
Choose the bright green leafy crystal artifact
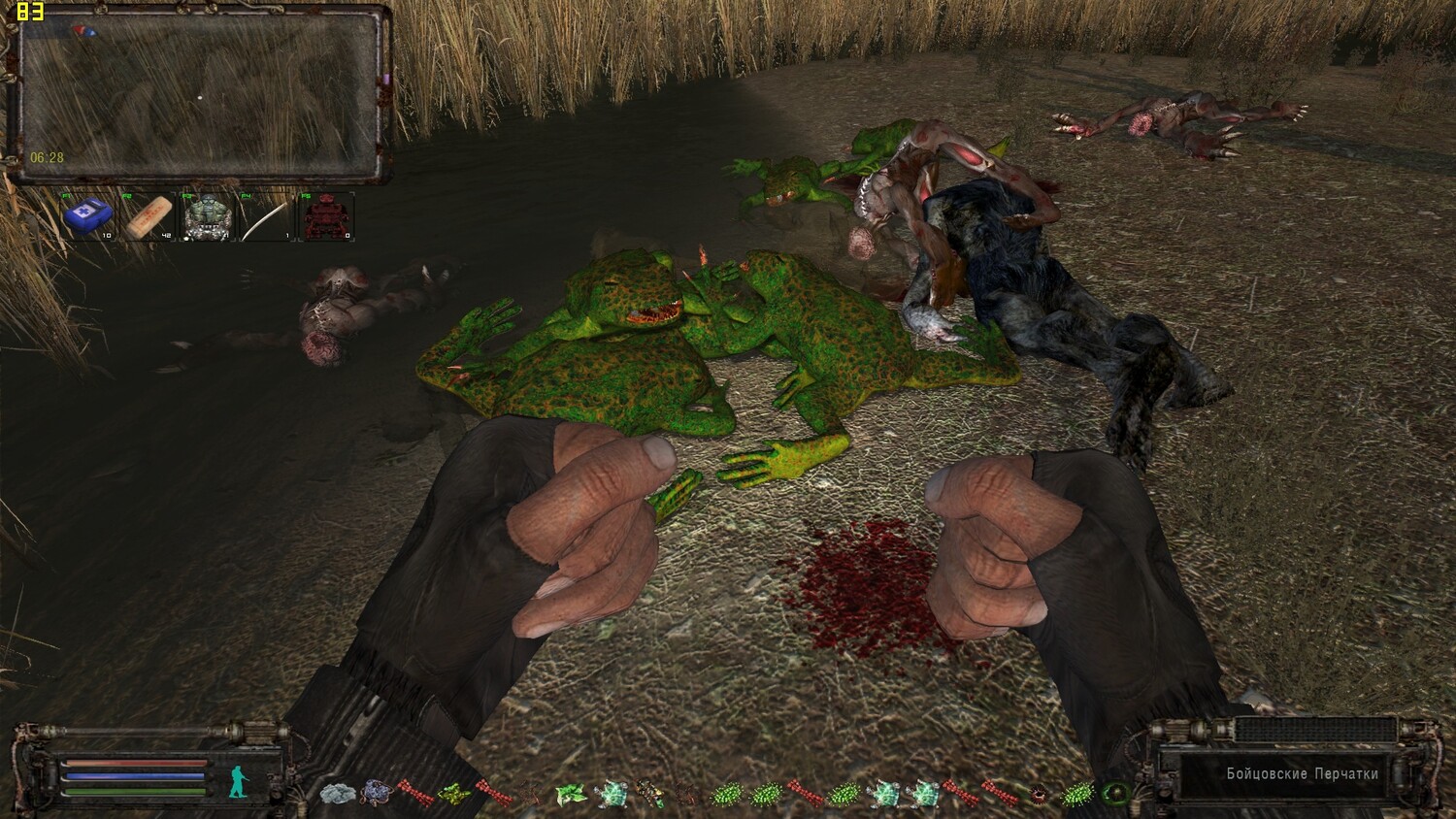click(x=570, y=794)
